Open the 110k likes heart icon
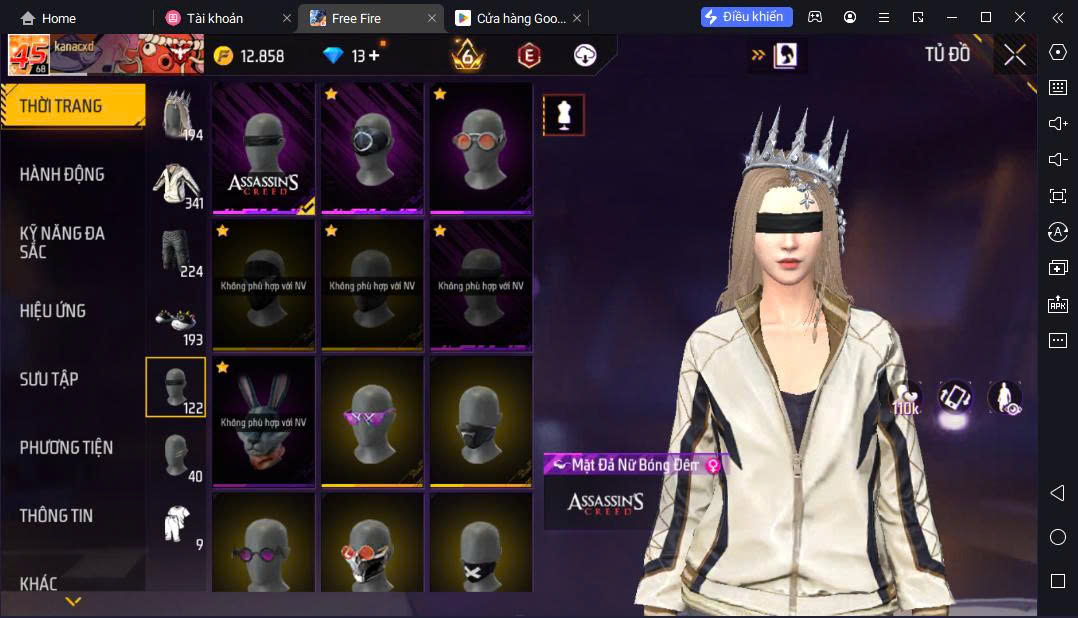Image resolution: width=1078 pixels, height=618 pixels. tap(906, 398)
